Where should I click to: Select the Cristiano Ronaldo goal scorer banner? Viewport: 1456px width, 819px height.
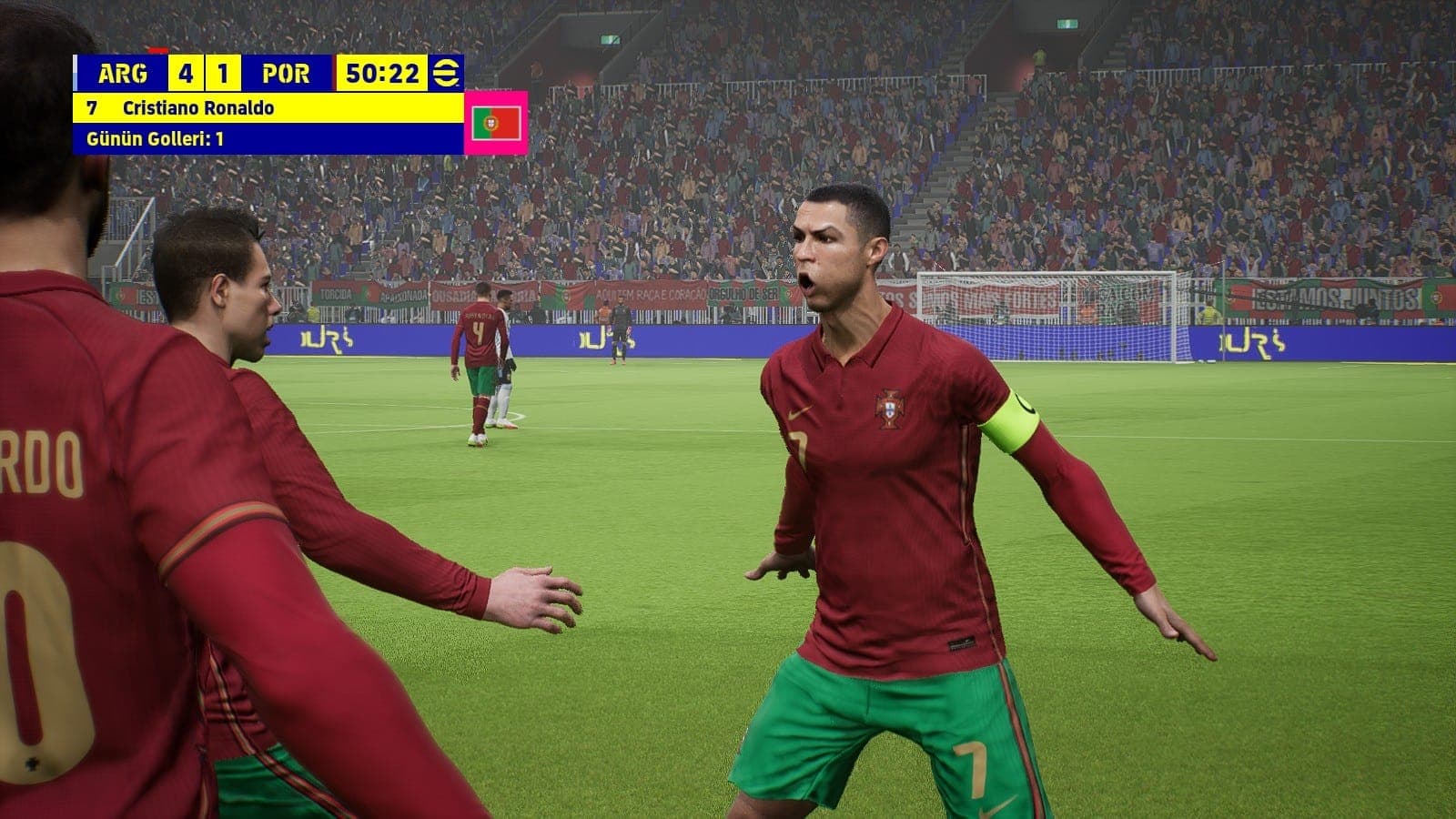268,108
